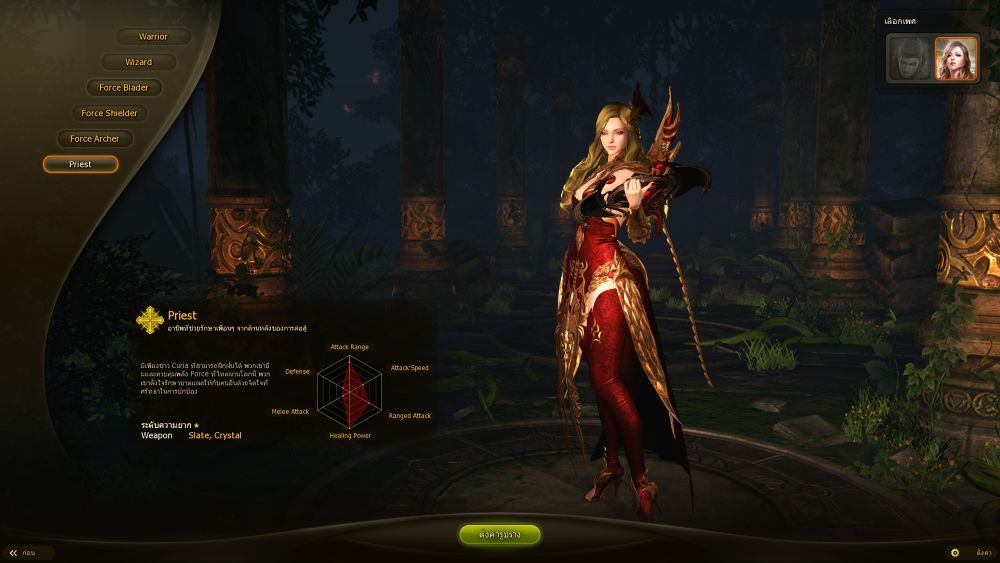Image resolution: width=1000 pixels, height=563 pixels.
Task: Confirm with the green button
Action: [x=500, y=535]
